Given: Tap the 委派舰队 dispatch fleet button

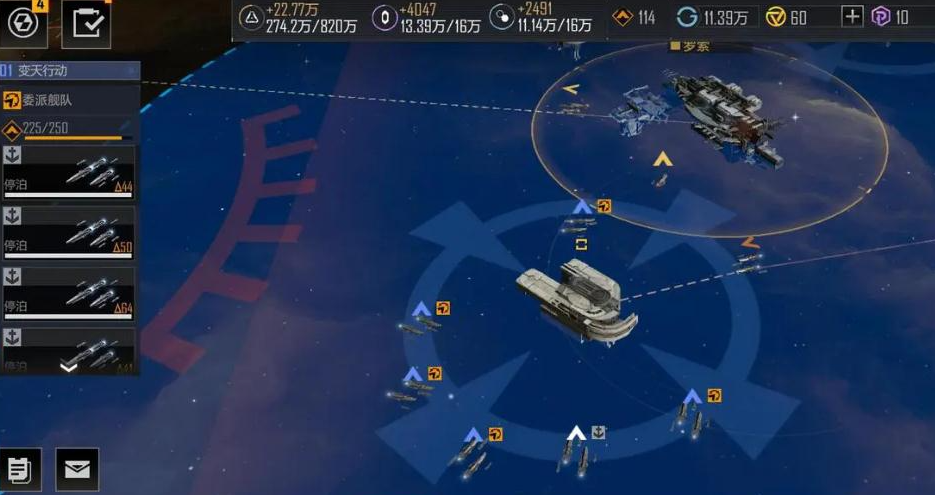Looking at the screenshot, I should (x=69, y=100).
